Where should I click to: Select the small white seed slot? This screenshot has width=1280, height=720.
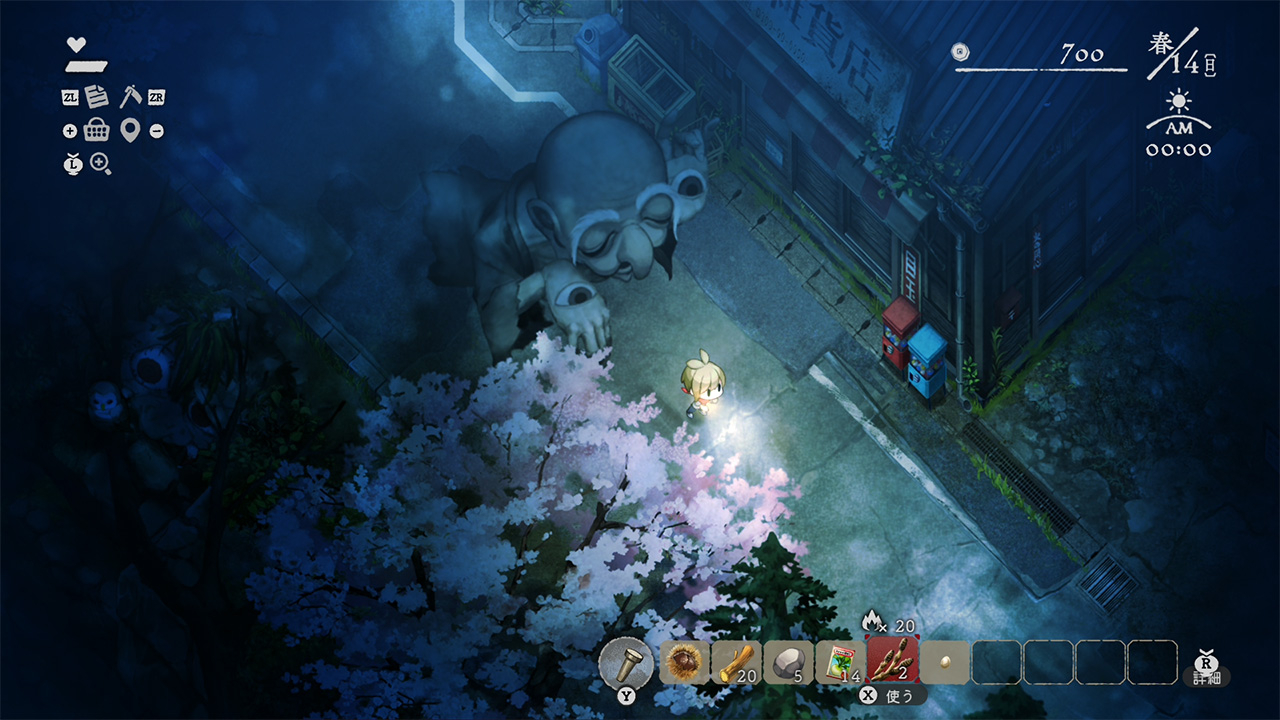tap(945, 662)
